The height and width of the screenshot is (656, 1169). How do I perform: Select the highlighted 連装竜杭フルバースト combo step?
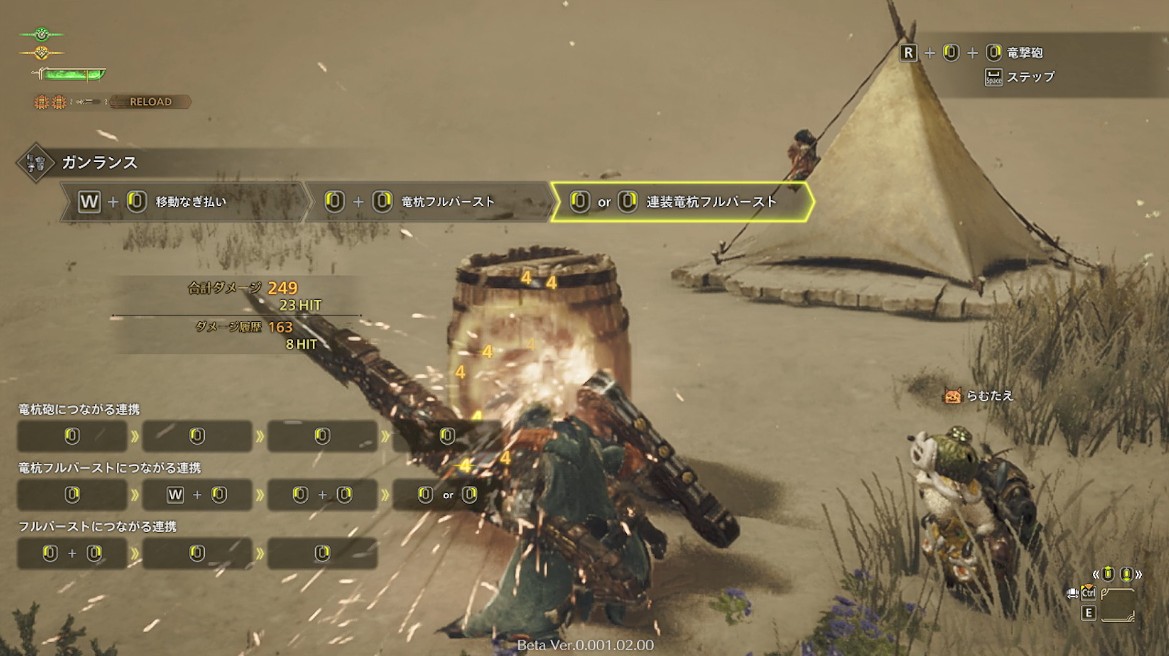[682, 202]
